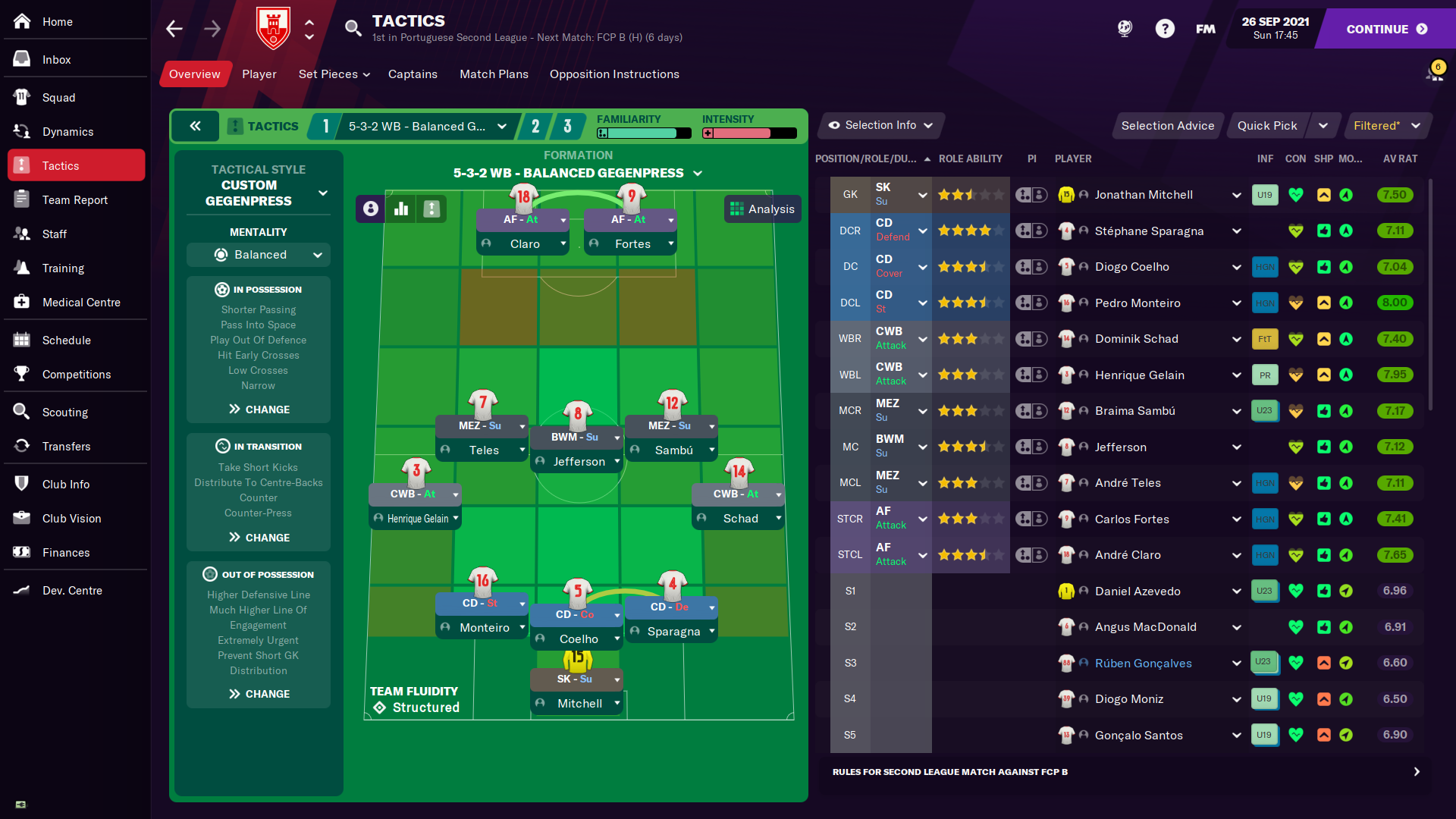Click the Continue button
This screenshot has height=819, width=1456.
coord(1386,29)
